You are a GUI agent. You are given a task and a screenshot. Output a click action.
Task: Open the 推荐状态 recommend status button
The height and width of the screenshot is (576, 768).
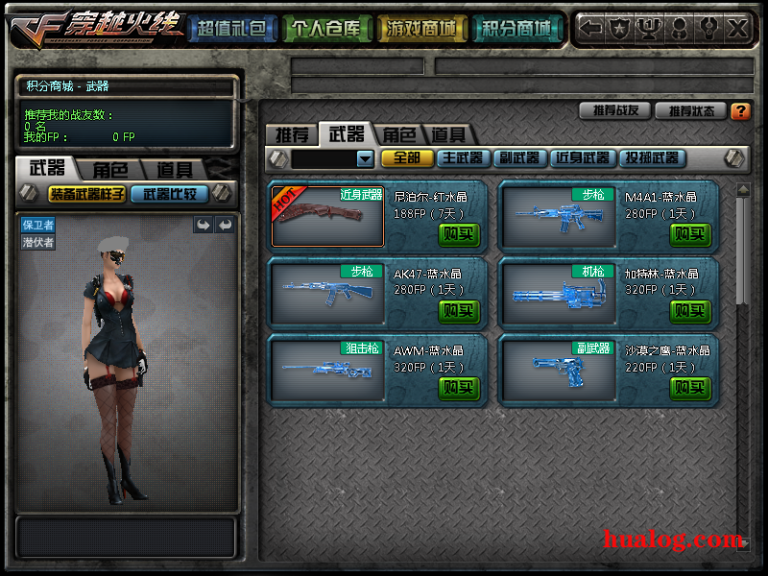click(x=690, y=111)
